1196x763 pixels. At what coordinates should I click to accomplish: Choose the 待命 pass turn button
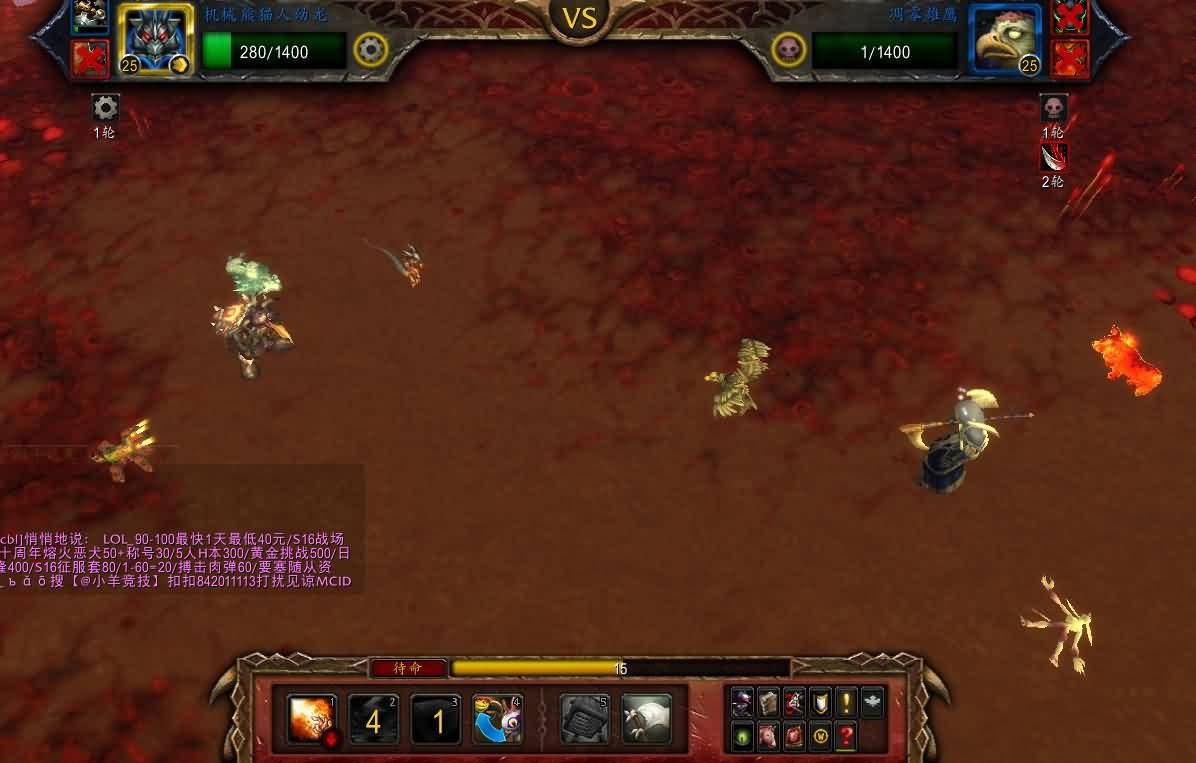pyautogui.click(x=408, y=668)
